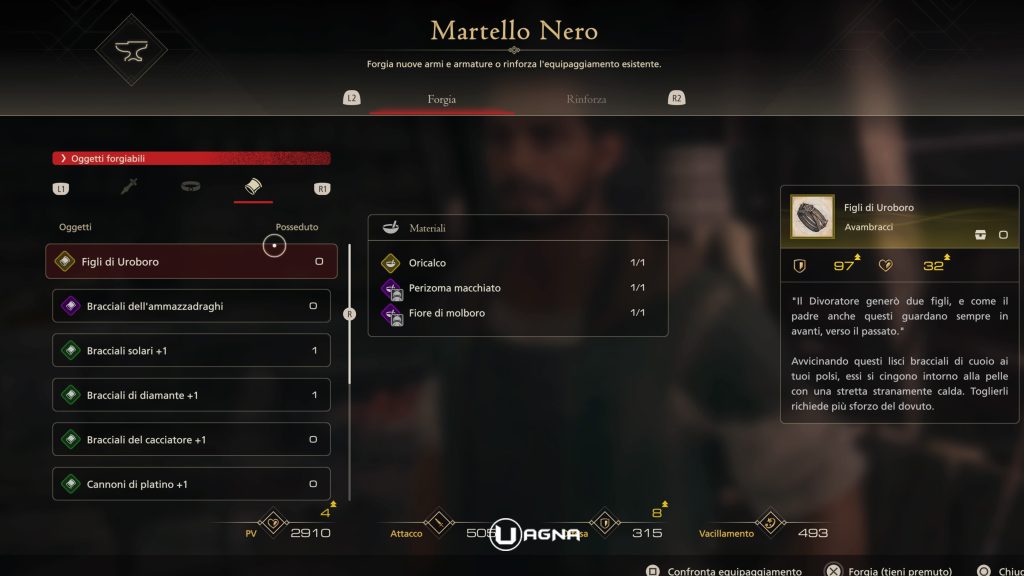
Task: Select Bracciali del cacciatore +1
Action: click(x=191, y=440)
